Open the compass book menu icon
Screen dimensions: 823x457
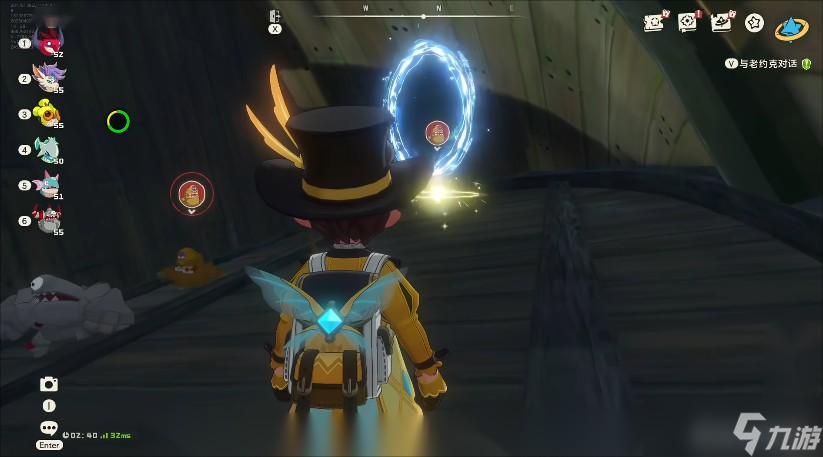688,21
